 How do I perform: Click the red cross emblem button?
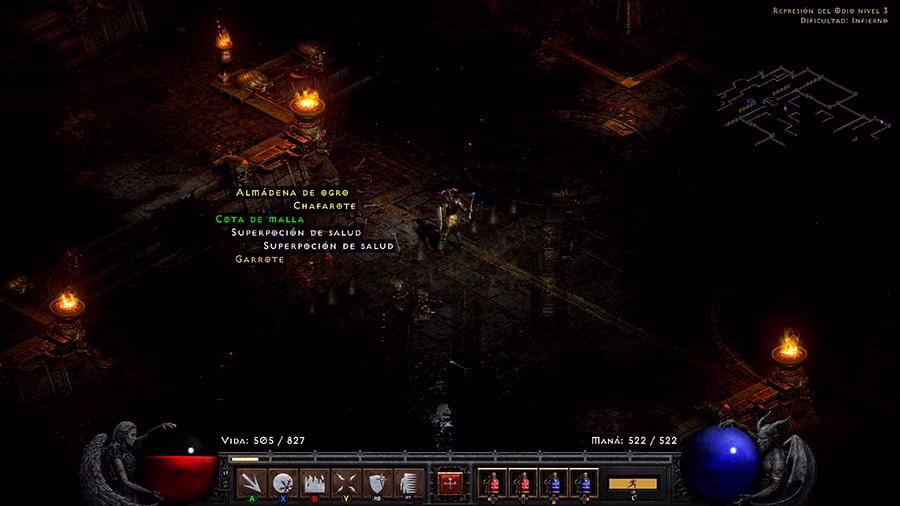coord(450,483)
